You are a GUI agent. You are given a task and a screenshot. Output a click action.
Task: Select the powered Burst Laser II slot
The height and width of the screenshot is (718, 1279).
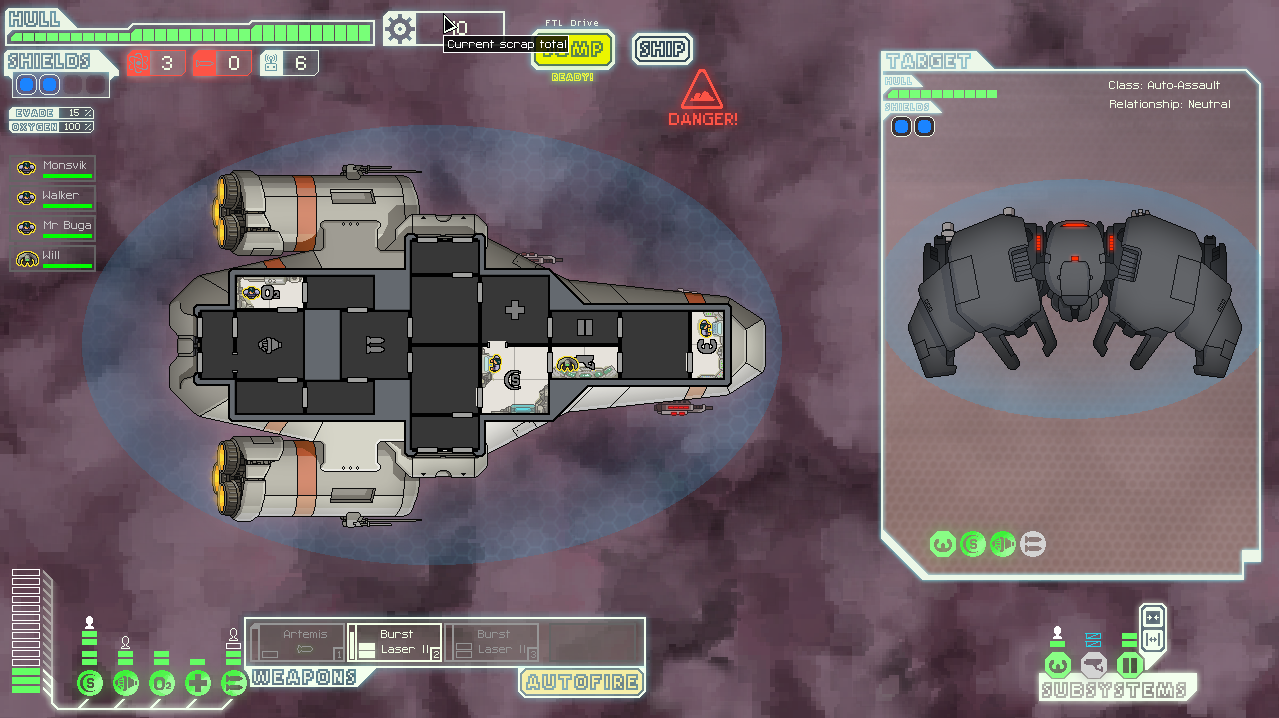coord(395,642)
